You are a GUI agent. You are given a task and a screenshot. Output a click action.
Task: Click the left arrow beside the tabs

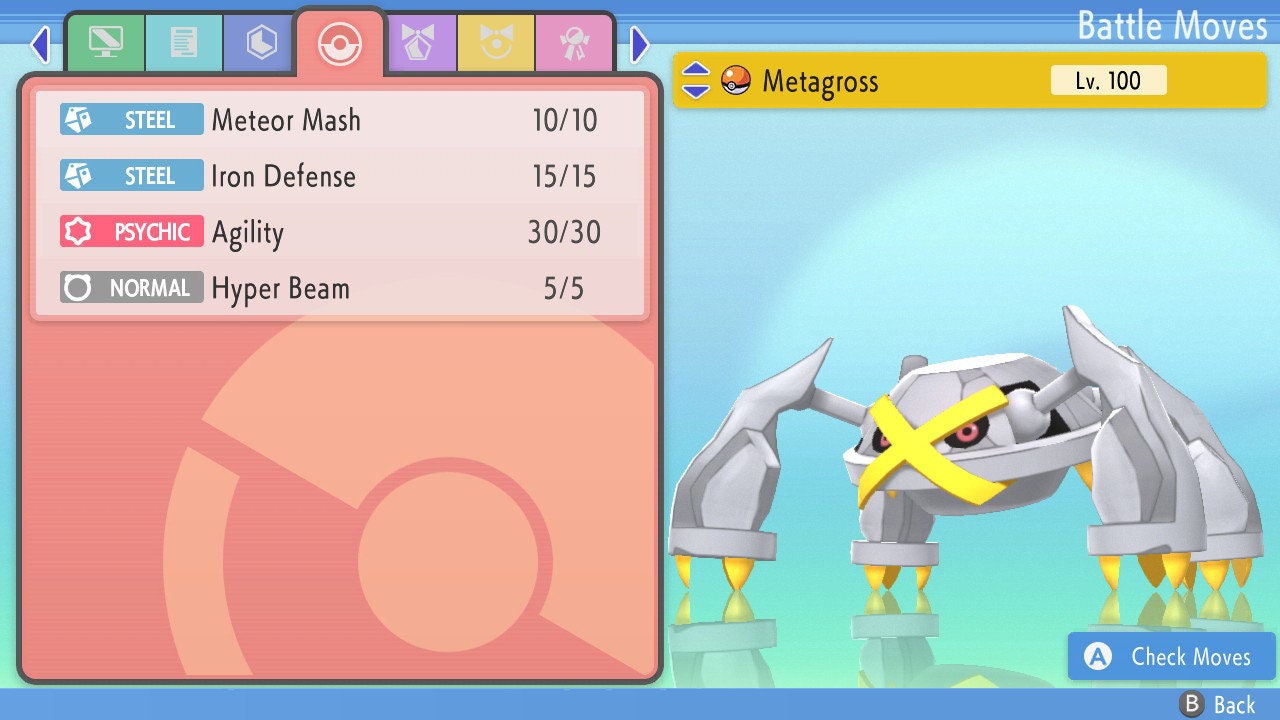(x=40, y=44)
